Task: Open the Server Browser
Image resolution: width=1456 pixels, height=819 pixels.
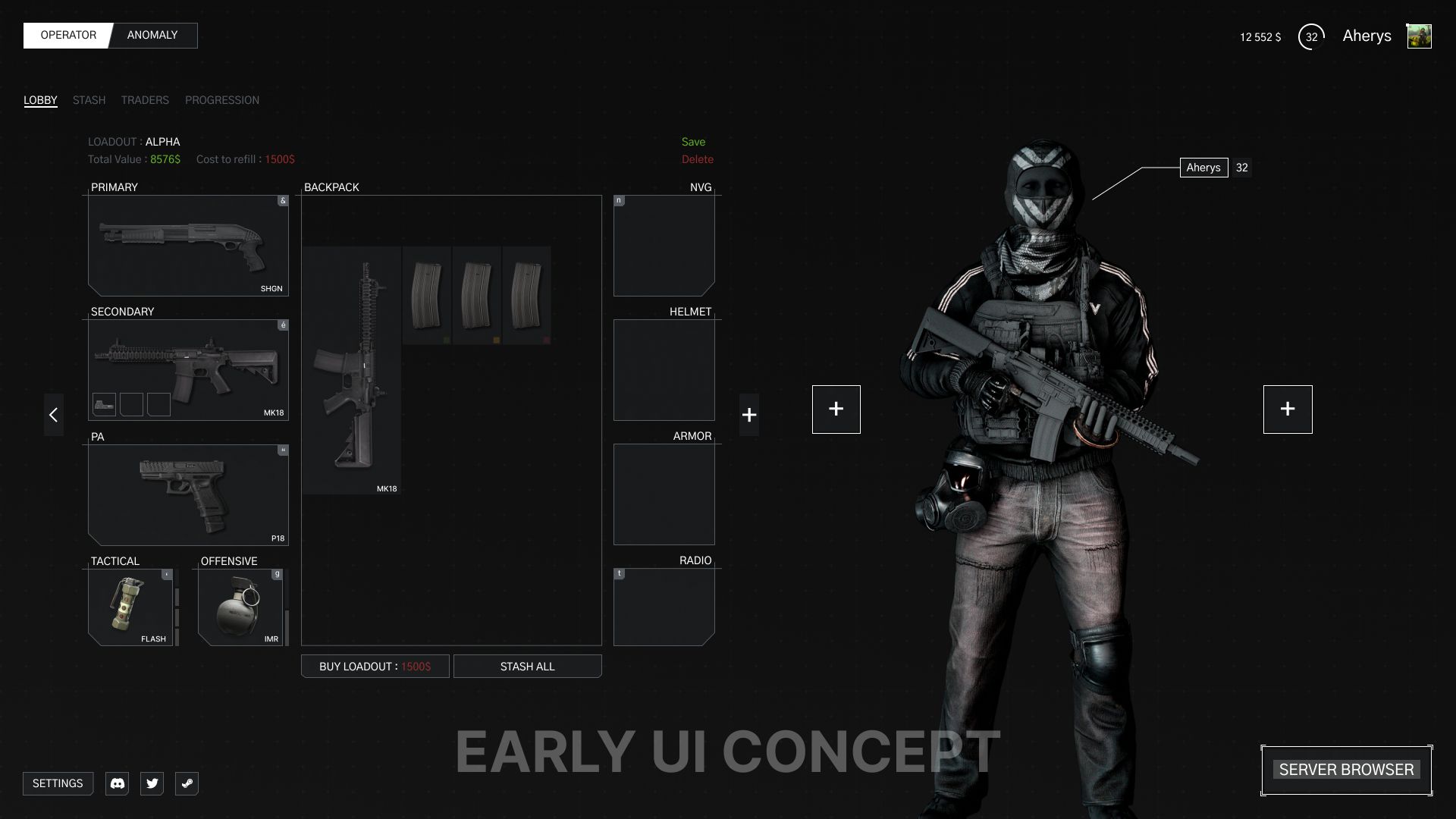Action: (x=1346, y=770)
